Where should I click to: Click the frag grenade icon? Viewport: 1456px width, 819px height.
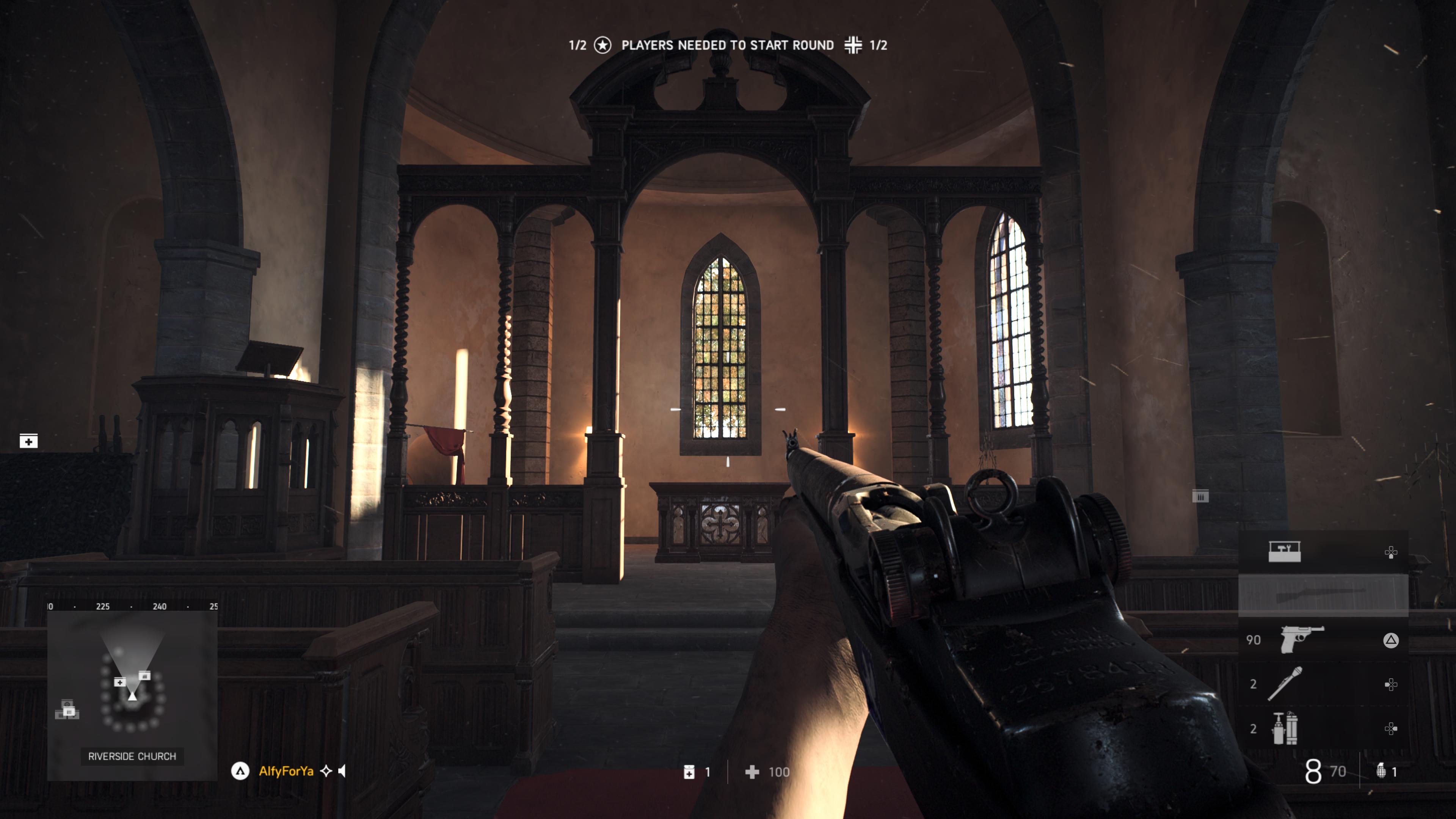tap(1381, 771)
